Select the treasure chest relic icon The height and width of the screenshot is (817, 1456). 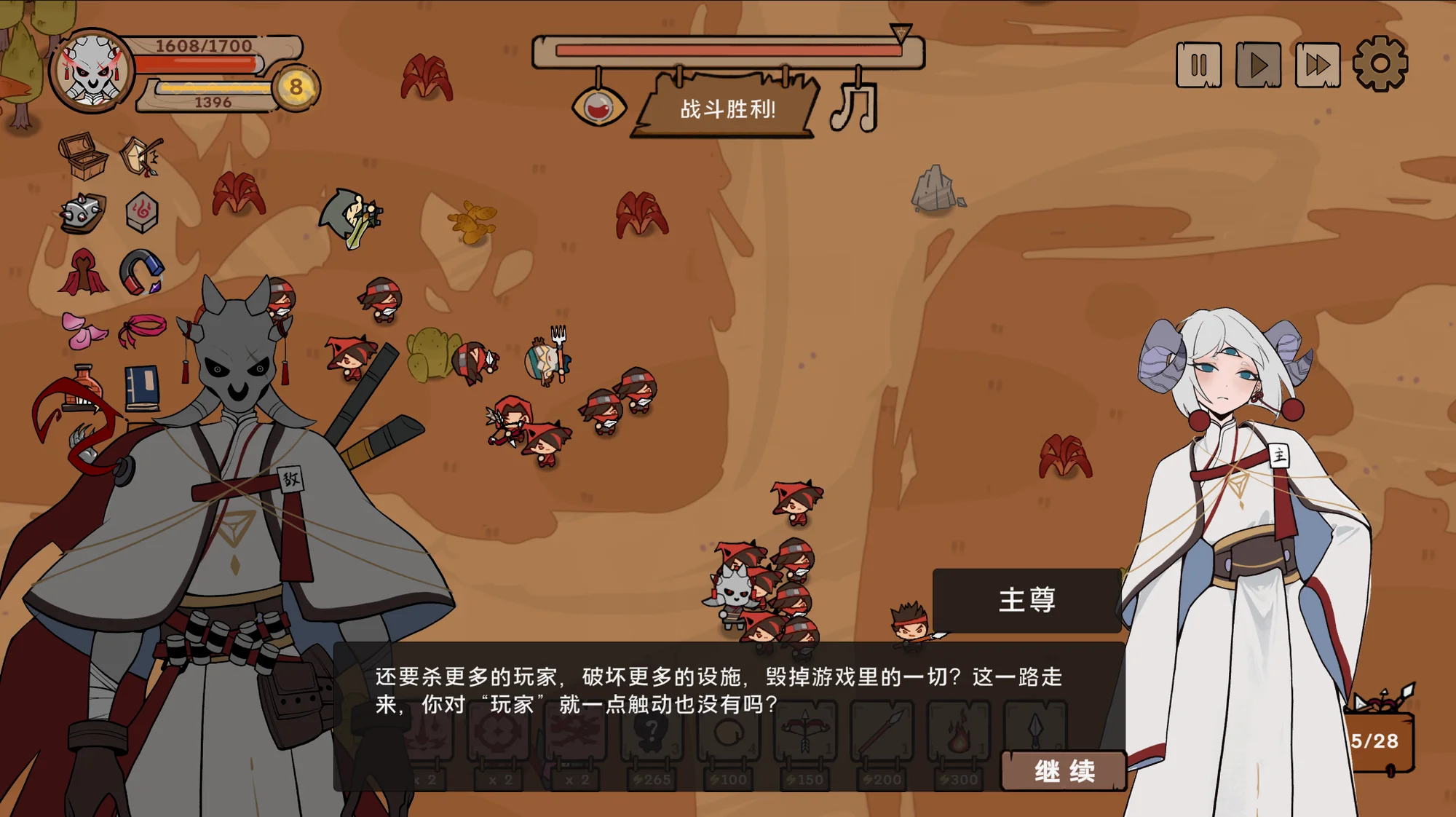pyautogui.click(x=83, y=155)
